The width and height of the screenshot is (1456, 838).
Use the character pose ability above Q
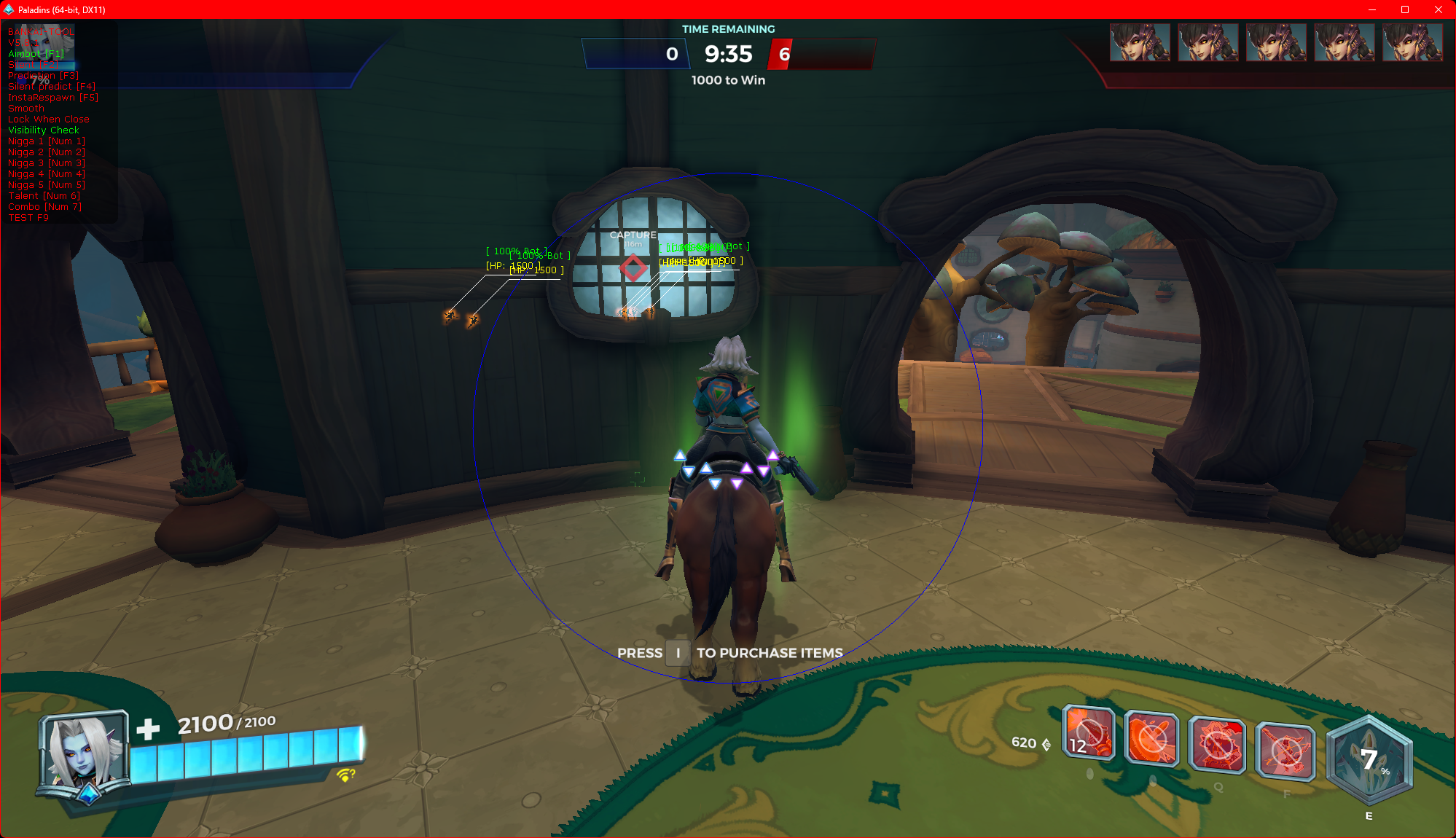click(1217, 745)
